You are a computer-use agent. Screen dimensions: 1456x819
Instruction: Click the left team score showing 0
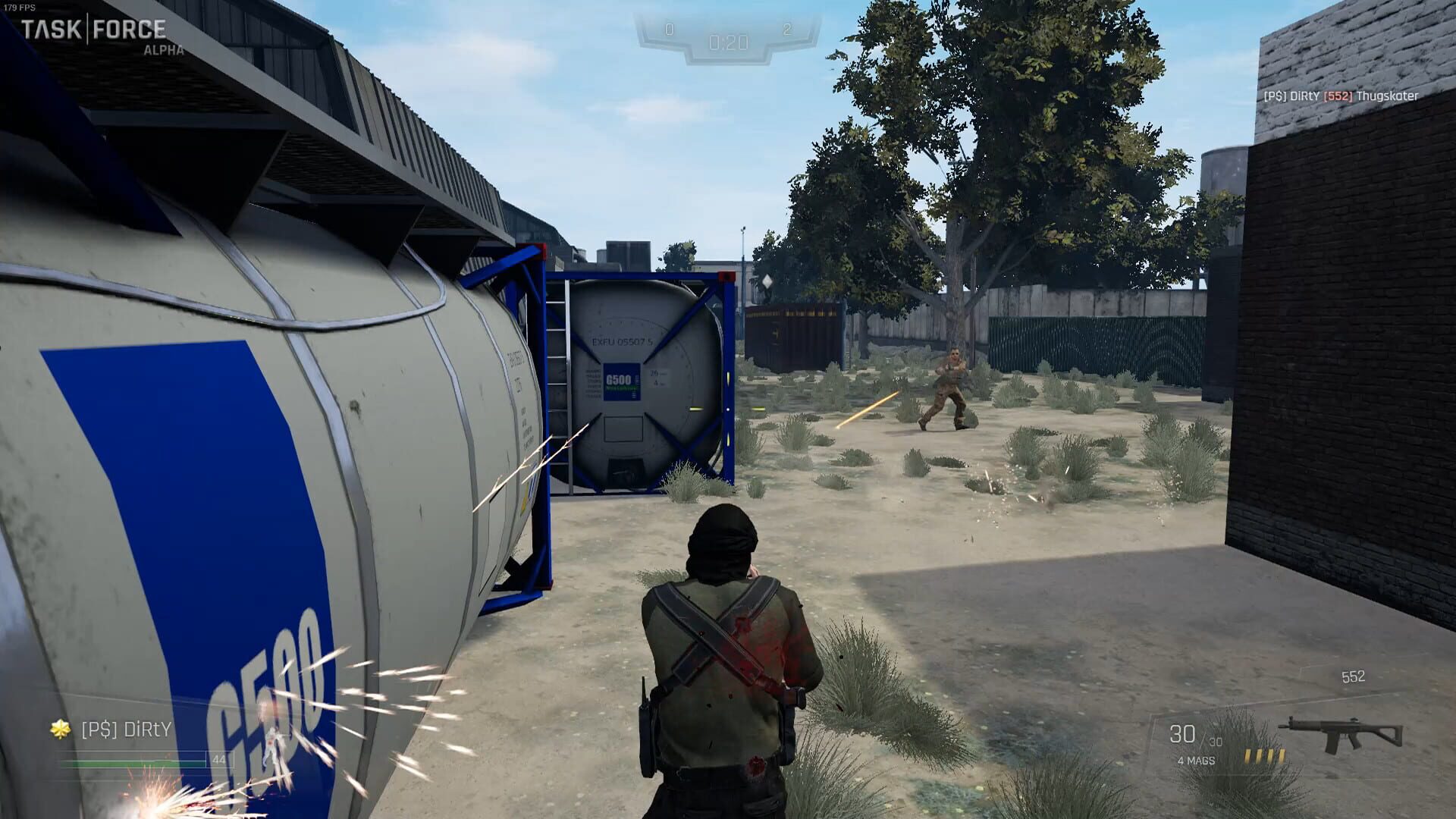tap(668, 29)
